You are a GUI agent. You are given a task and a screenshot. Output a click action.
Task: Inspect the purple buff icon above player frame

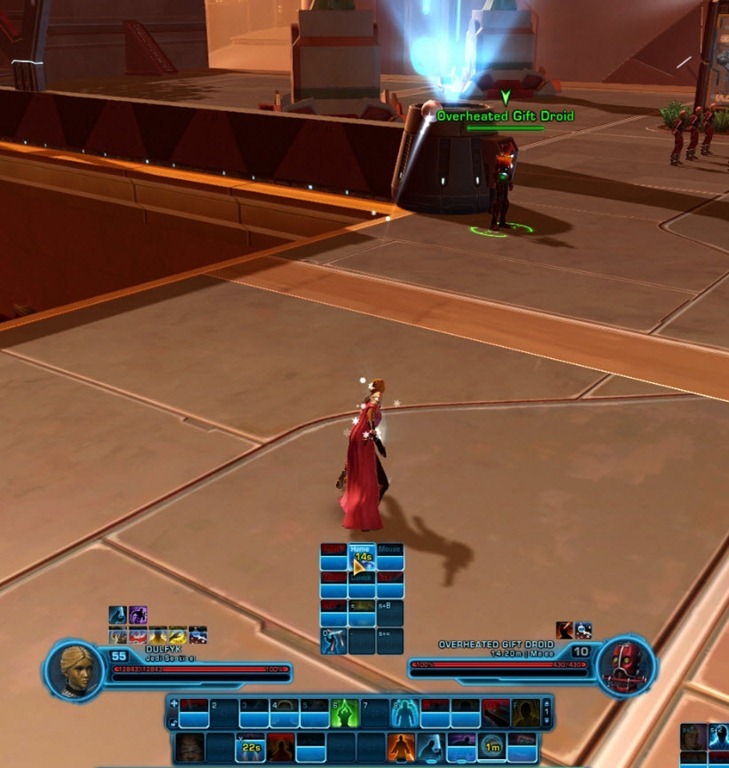click(138, 615)
